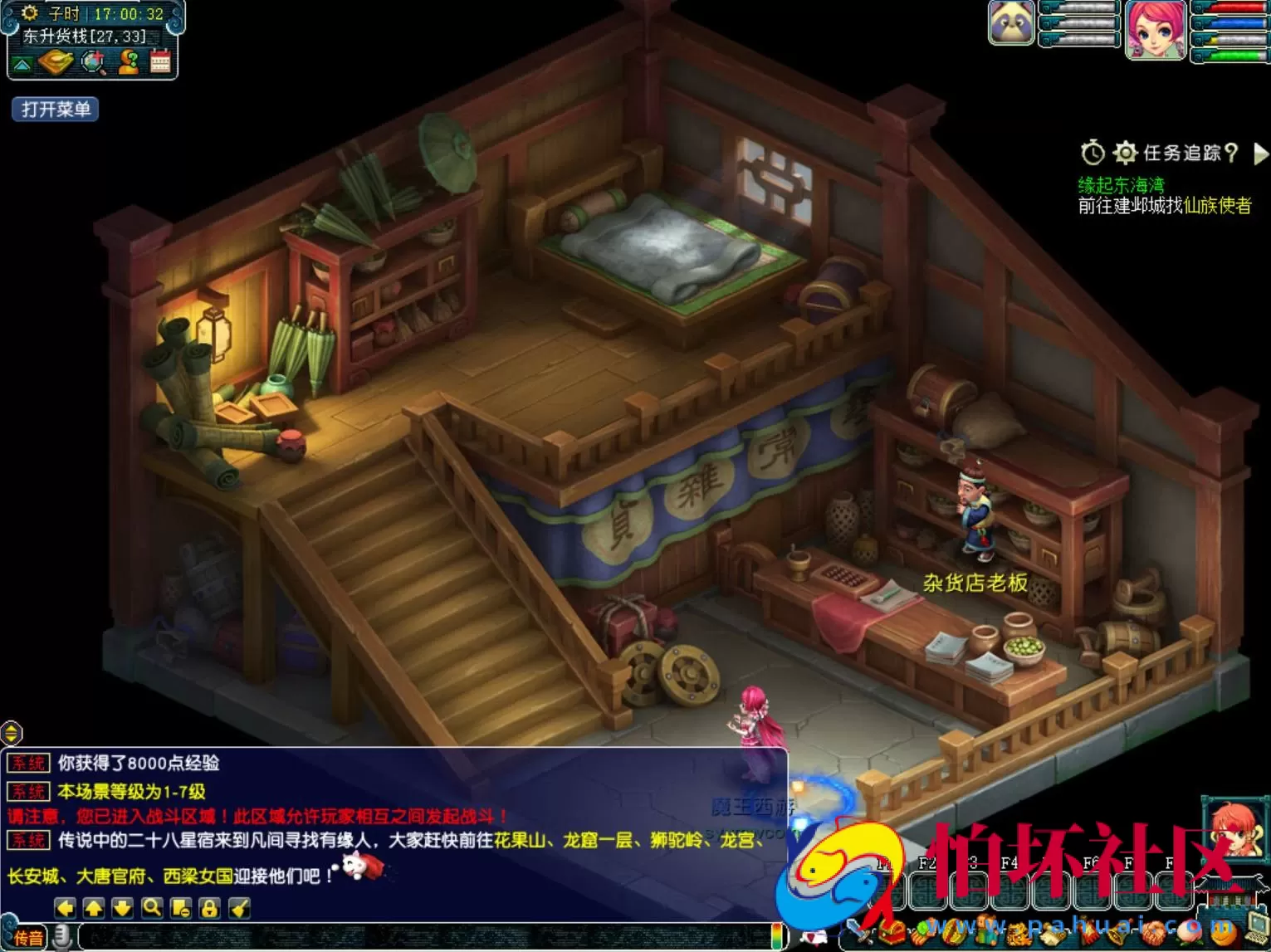Toggle the page-minus chat filter icon

[181, 910]
